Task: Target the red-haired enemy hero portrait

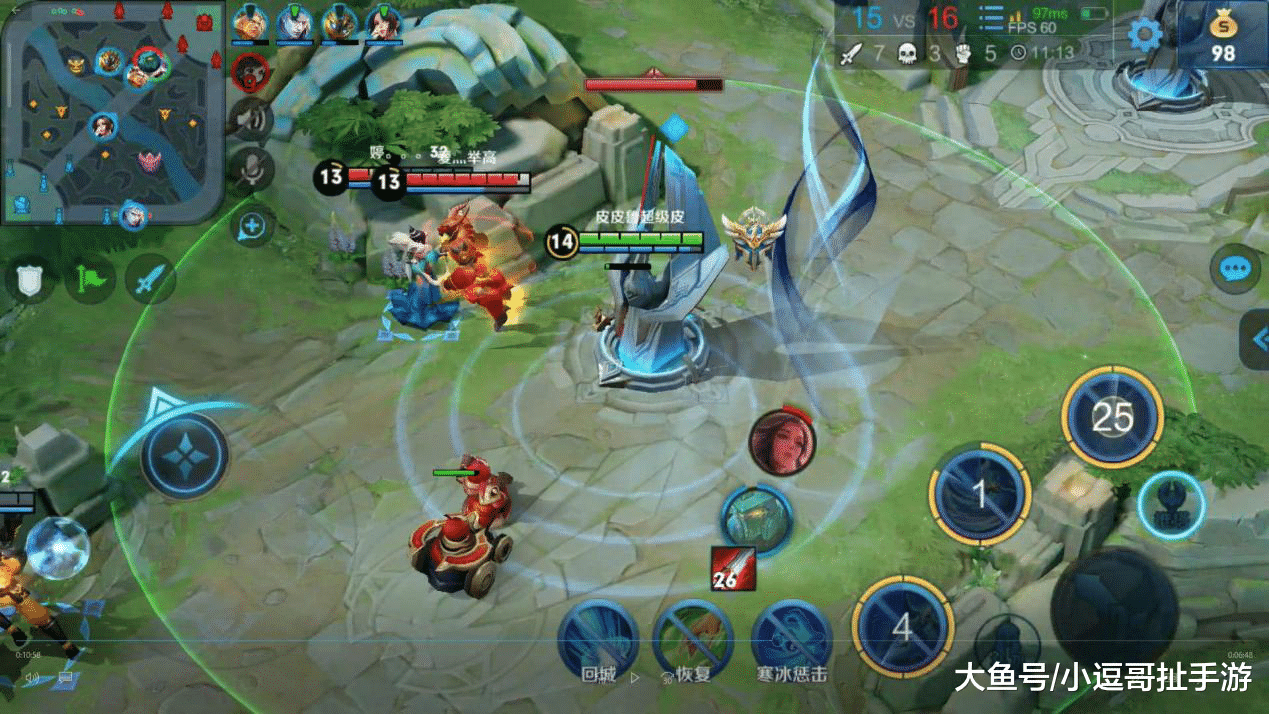Action: pyautogui.click(x=782, y=442)
